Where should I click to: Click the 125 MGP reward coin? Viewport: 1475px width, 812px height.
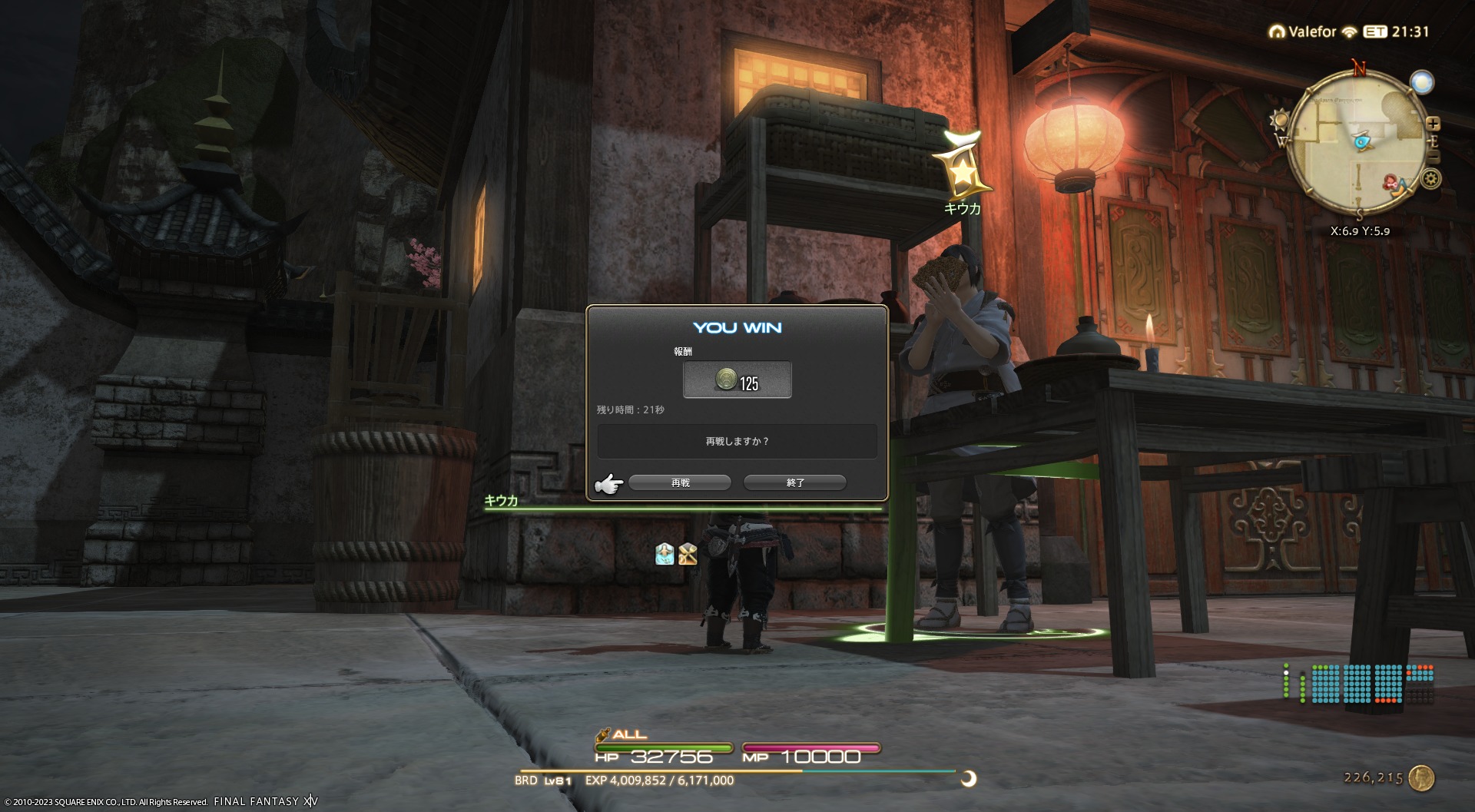[x=726, y=379]
